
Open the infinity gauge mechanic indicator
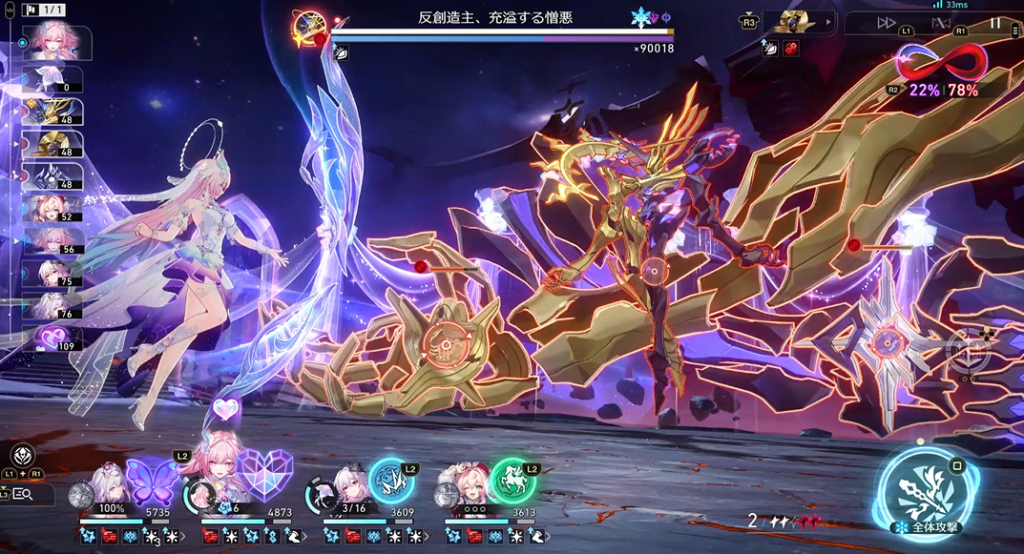(941, 64)
